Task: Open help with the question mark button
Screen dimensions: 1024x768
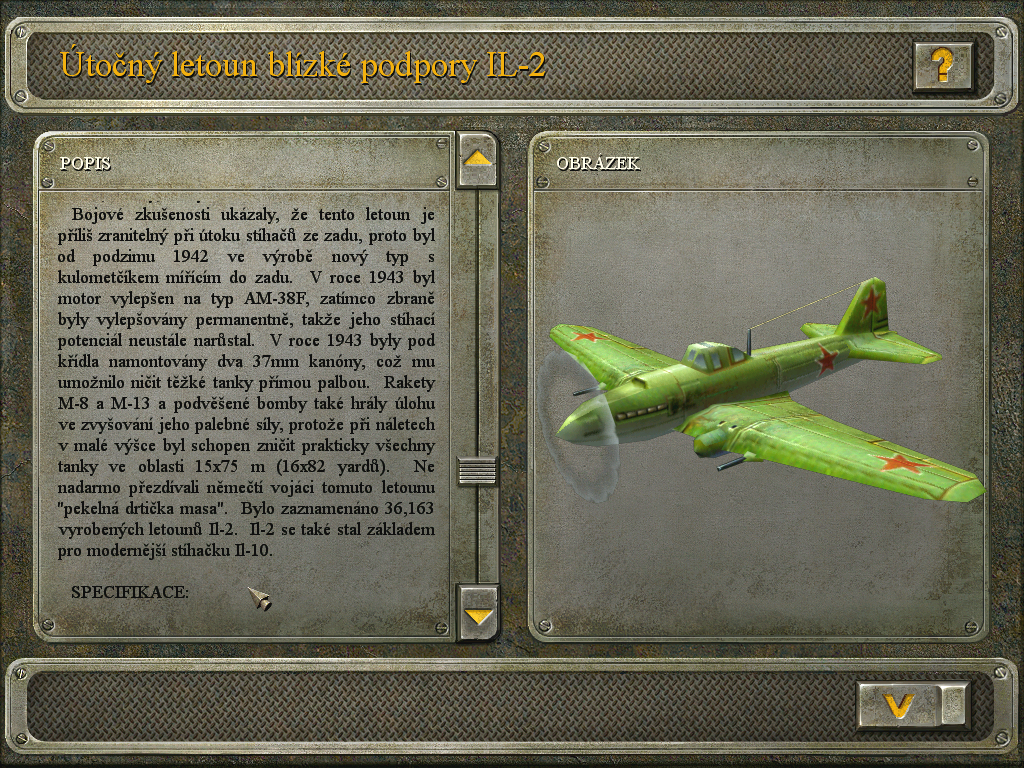Action: tap(942, 66)
